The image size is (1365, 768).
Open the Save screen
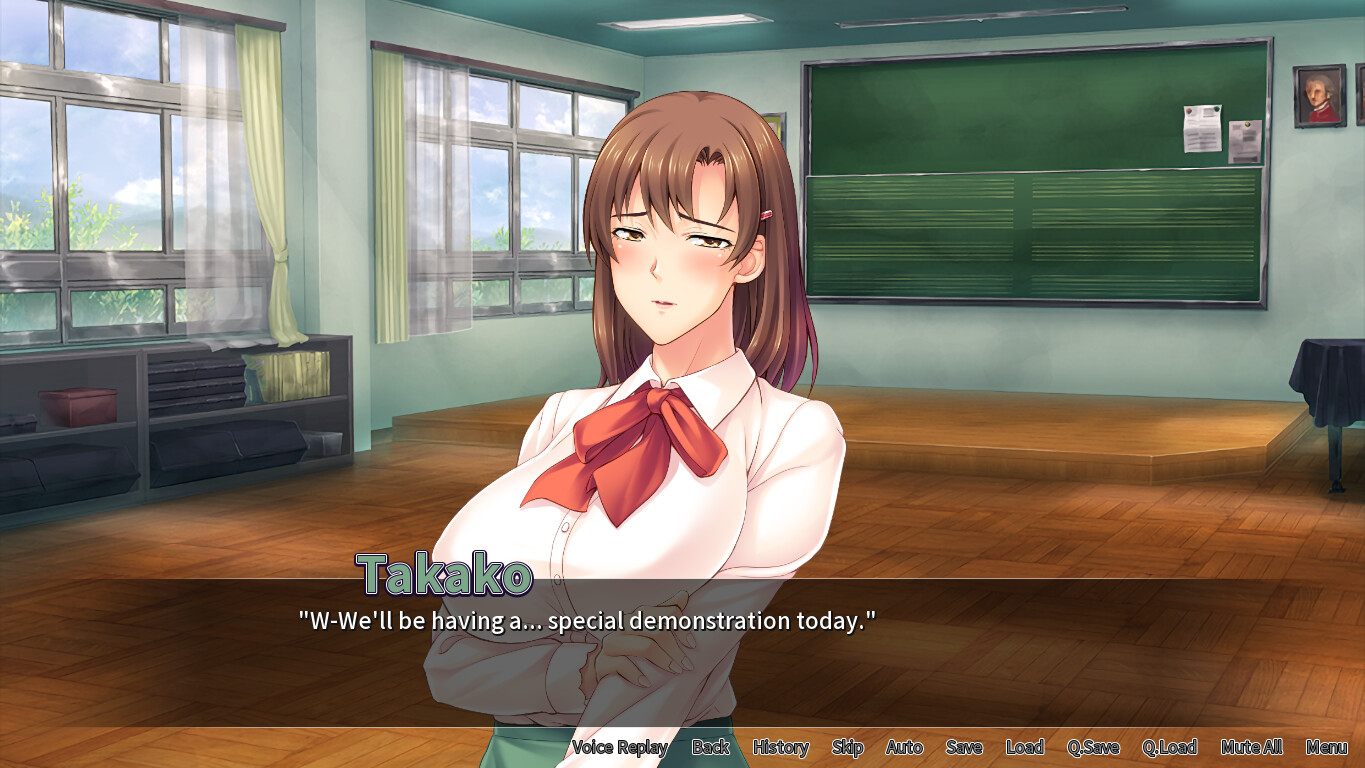point(963,747)
